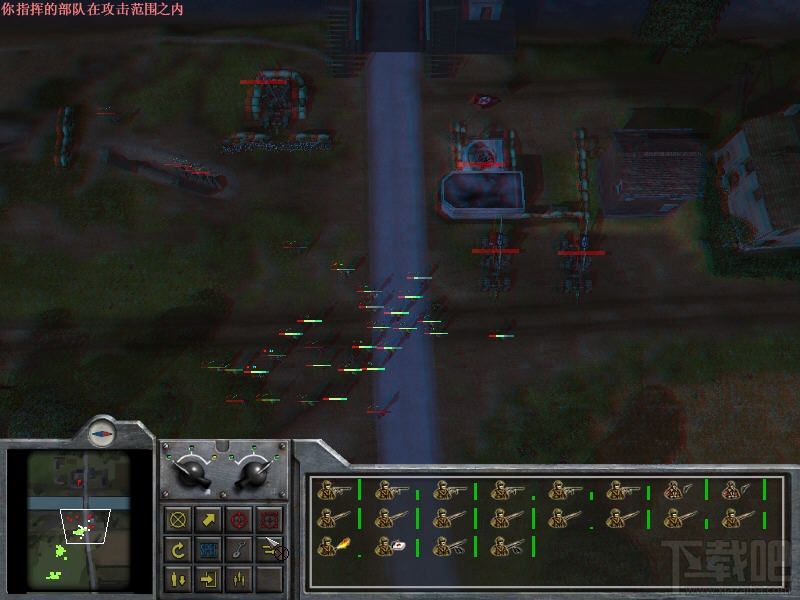Use the blue SPEC special ability button

[208, 549]
